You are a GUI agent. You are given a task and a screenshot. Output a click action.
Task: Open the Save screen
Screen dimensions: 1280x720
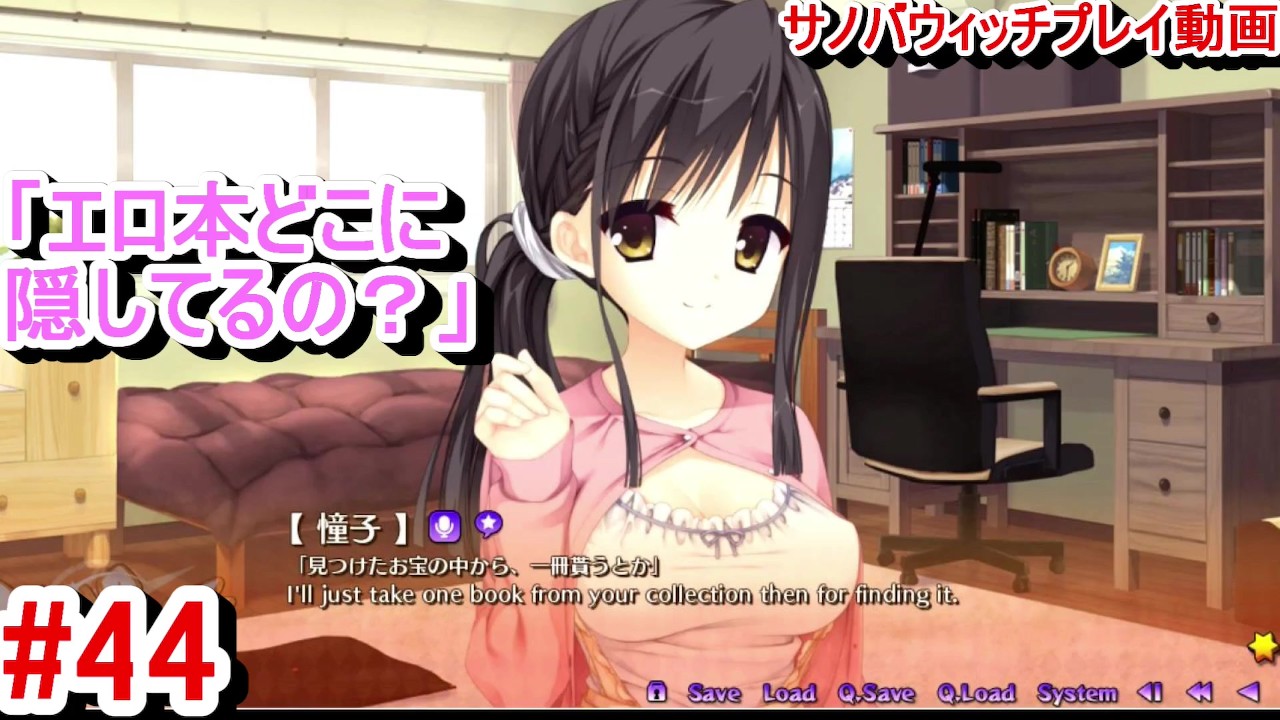(x=715, y=693)
